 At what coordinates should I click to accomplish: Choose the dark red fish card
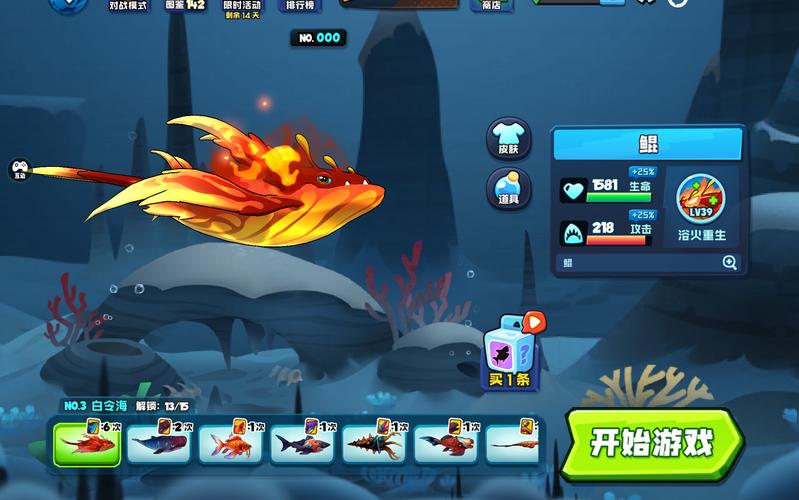pyautogui.click(x=447, y=441)
